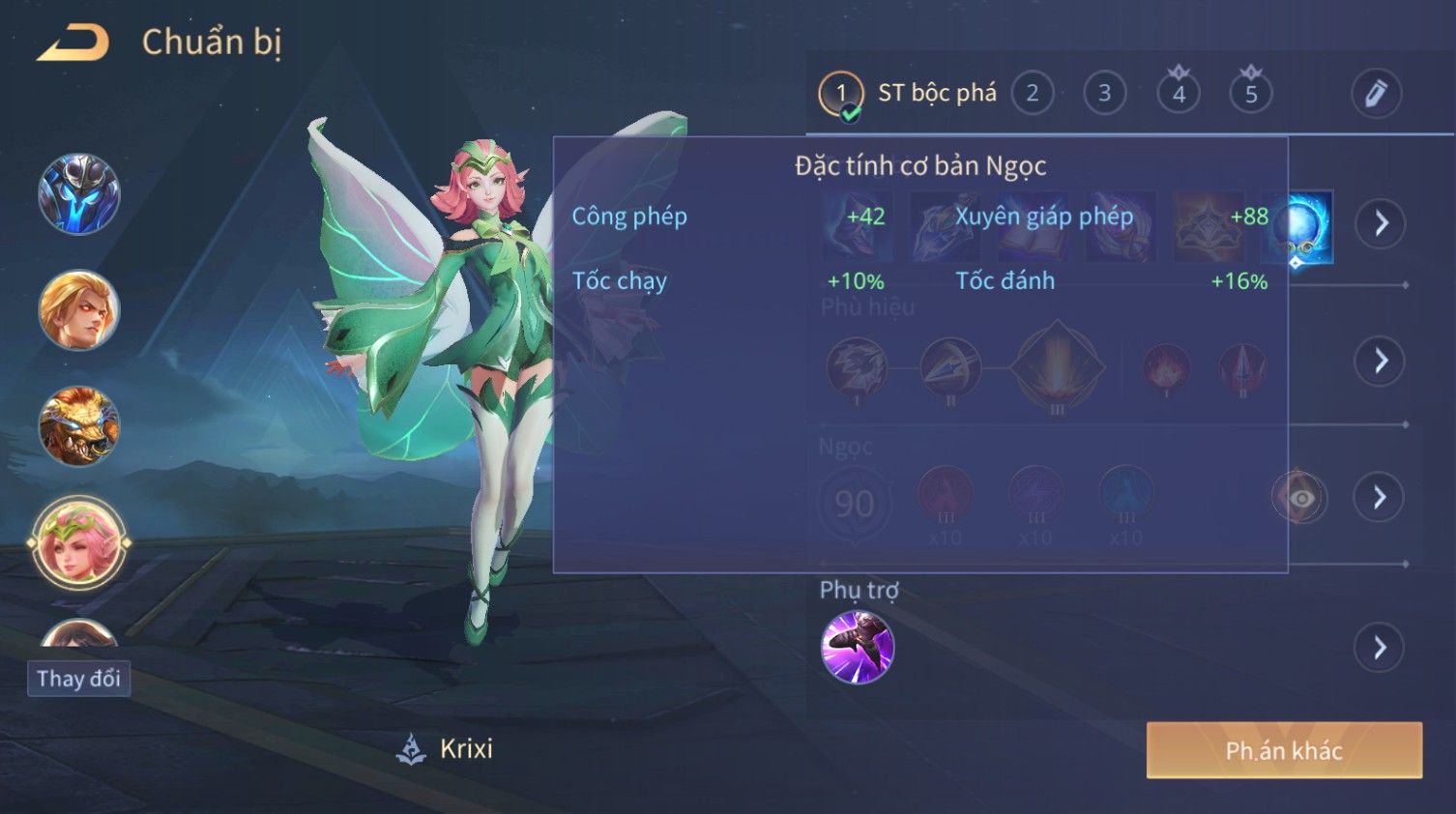Open the Ngọc rune section arrow
The height and width of the screenshot is (814, 1456).
coord(1381,498)
